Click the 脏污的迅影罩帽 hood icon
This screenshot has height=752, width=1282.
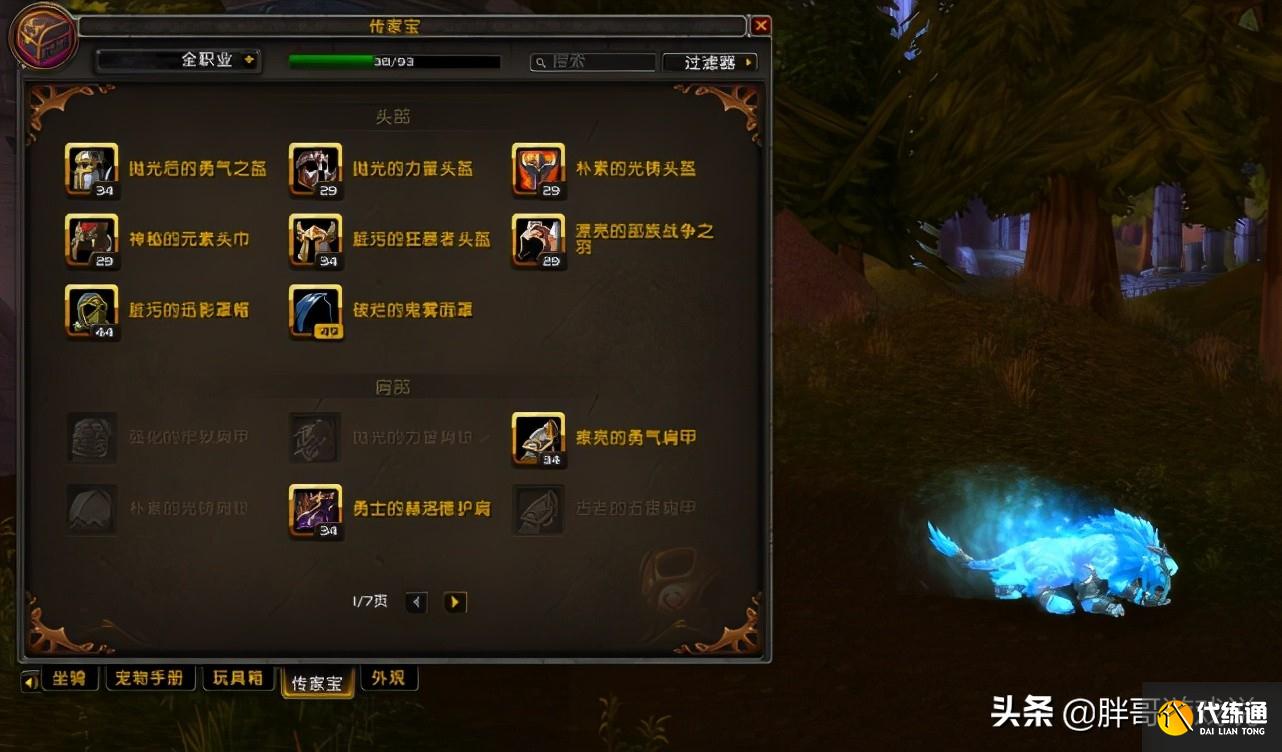[x=91, y=312]
